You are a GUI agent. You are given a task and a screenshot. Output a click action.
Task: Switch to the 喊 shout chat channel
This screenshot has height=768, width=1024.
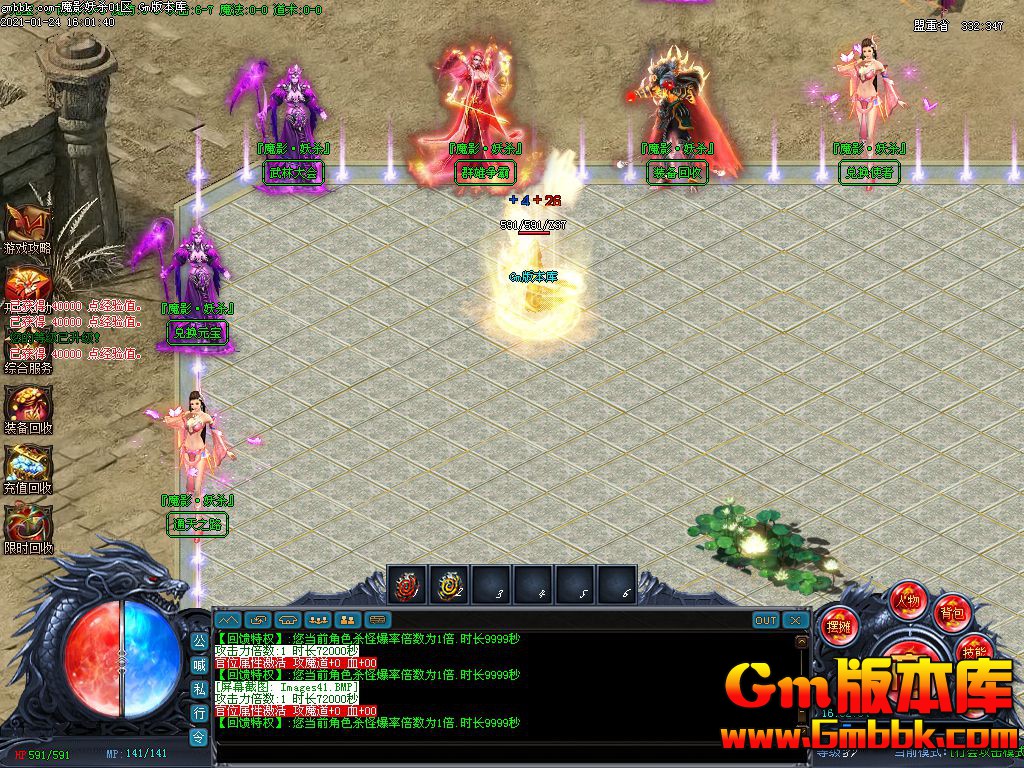tap(198, 664)
